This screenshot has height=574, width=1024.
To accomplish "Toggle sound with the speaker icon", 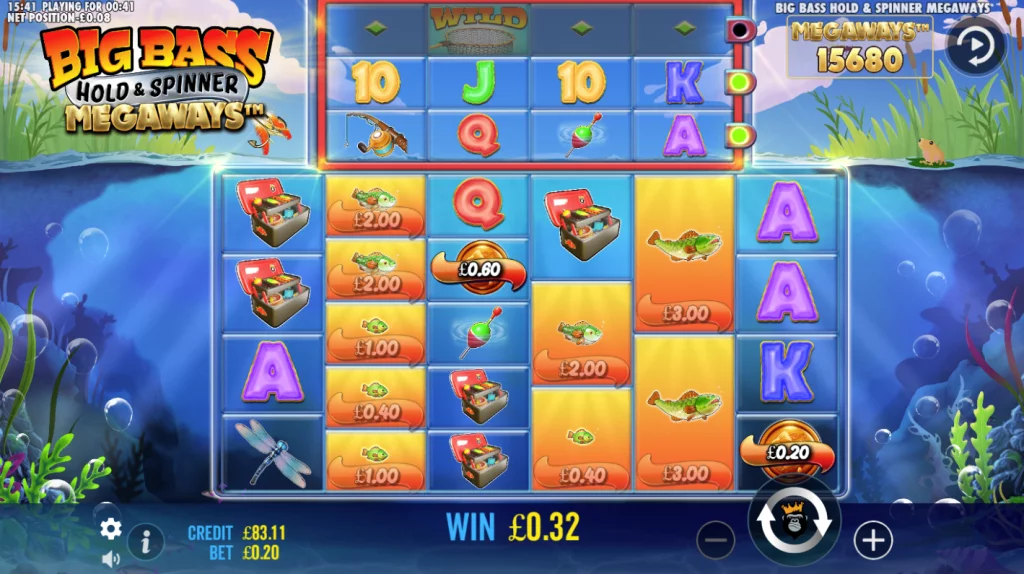I will point(111,559).
